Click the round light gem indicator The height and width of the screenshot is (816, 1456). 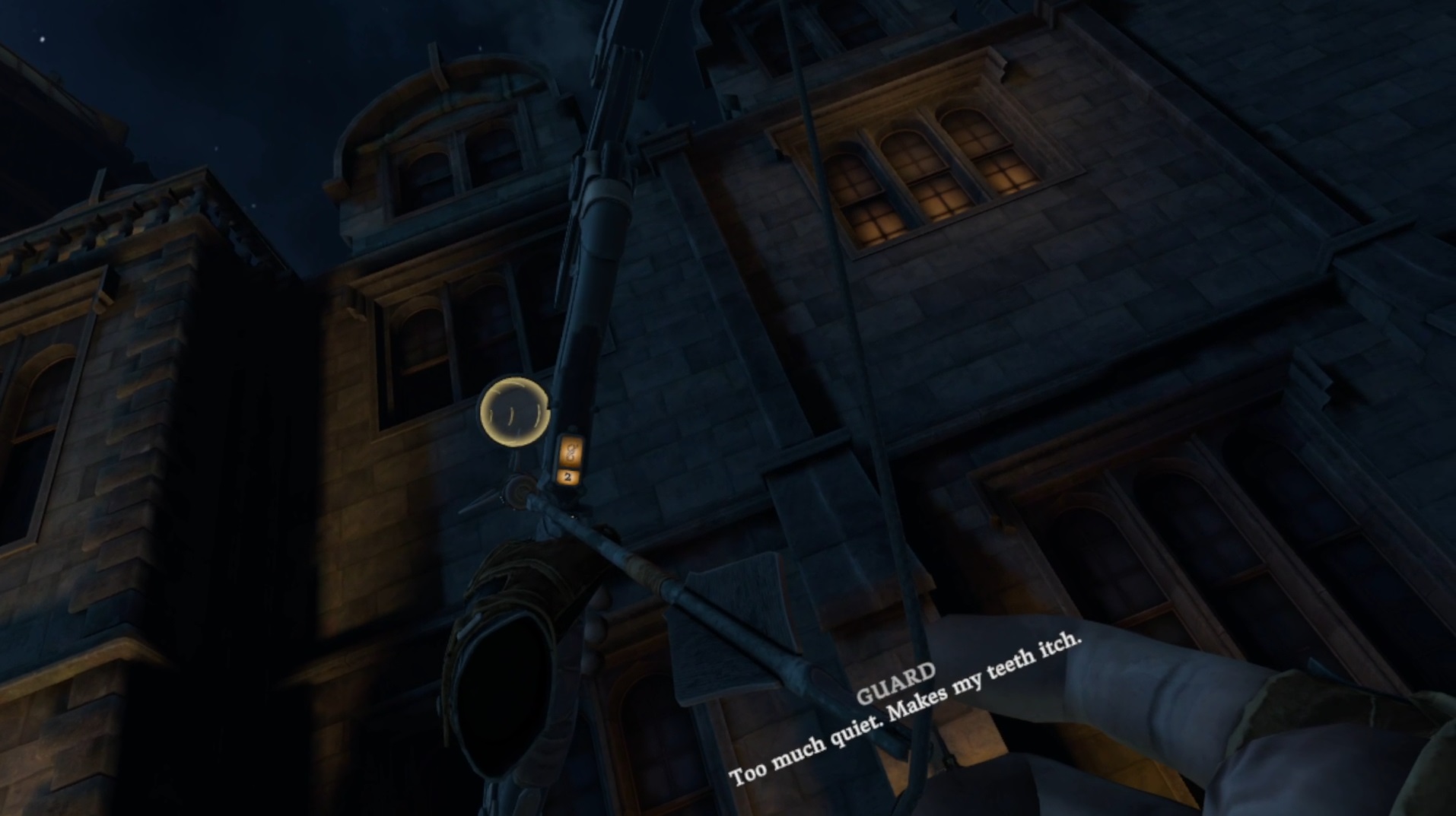tap(514, 411)
